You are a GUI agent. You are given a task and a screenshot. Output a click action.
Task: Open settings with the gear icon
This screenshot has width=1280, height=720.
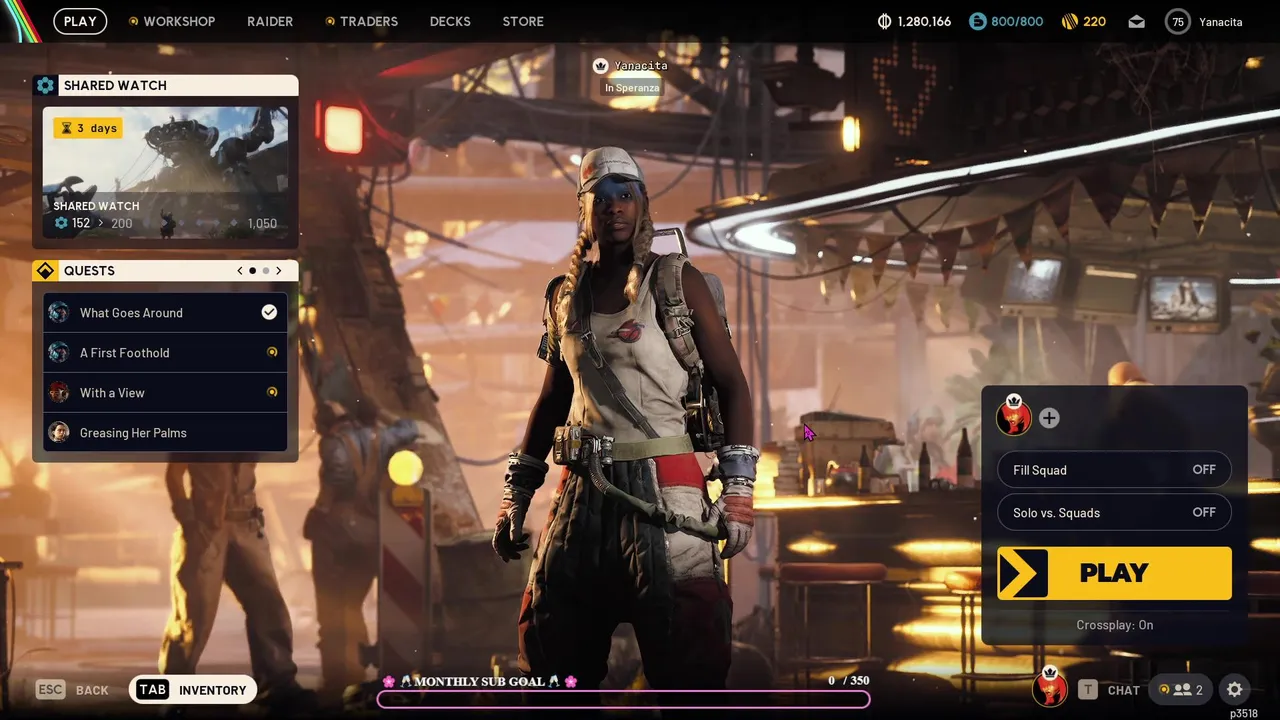[x=1235, y=690]
